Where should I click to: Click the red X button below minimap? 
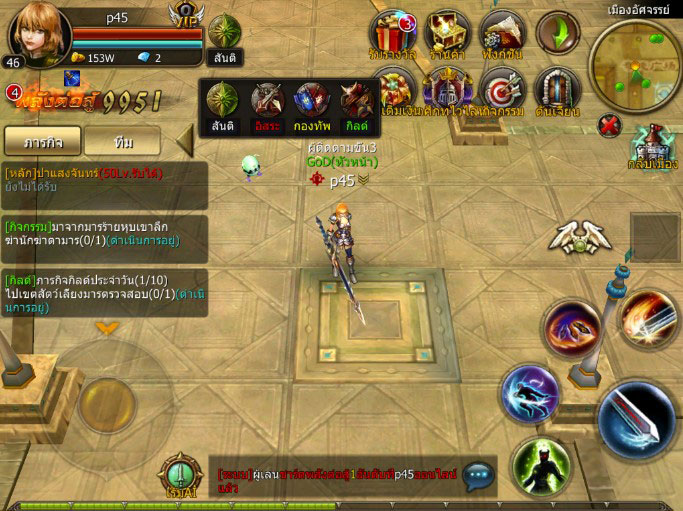[x=610, y=126]
